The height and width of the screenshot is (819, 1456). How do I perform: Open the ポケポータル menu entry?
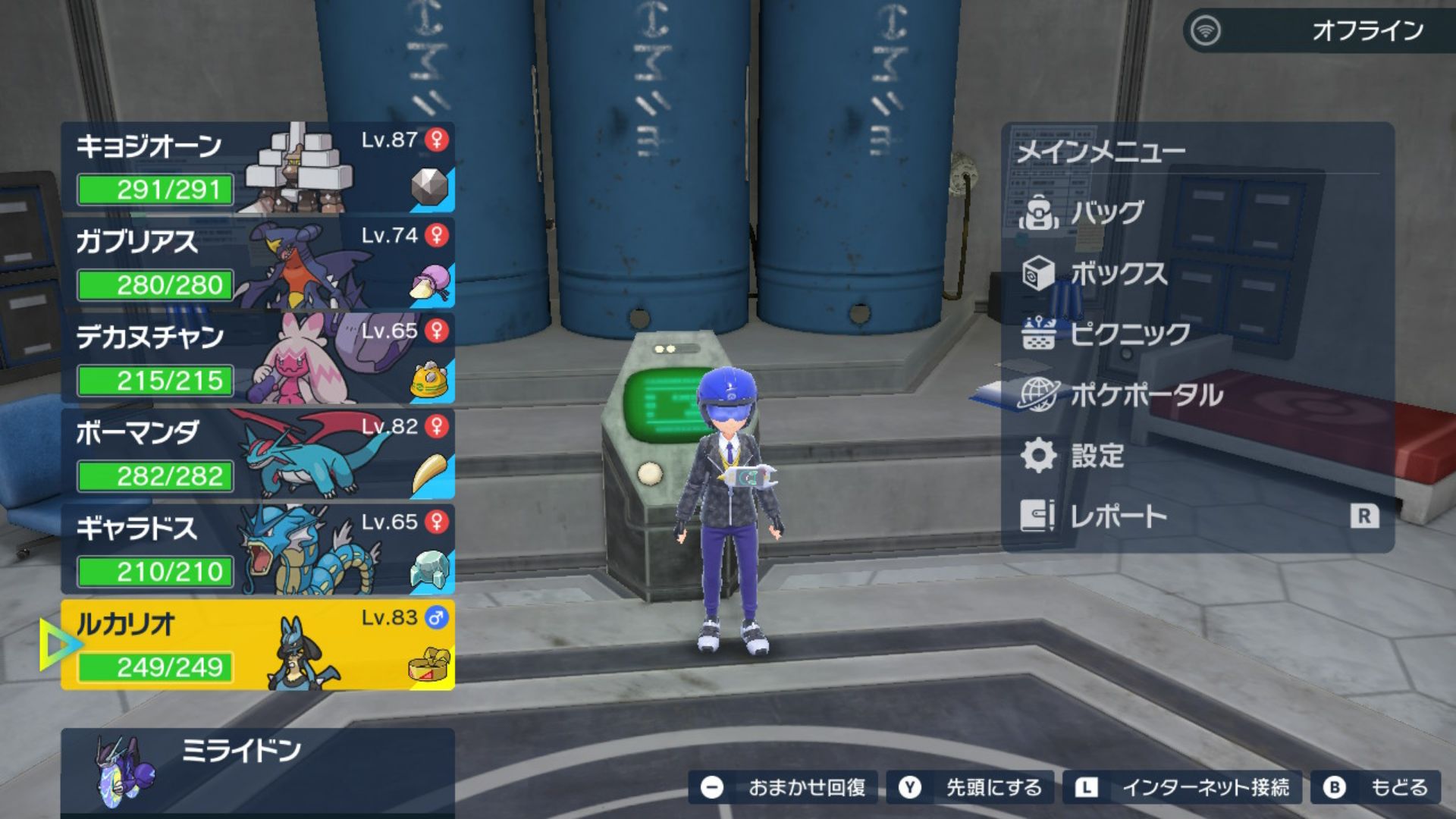coord(1145,395)
